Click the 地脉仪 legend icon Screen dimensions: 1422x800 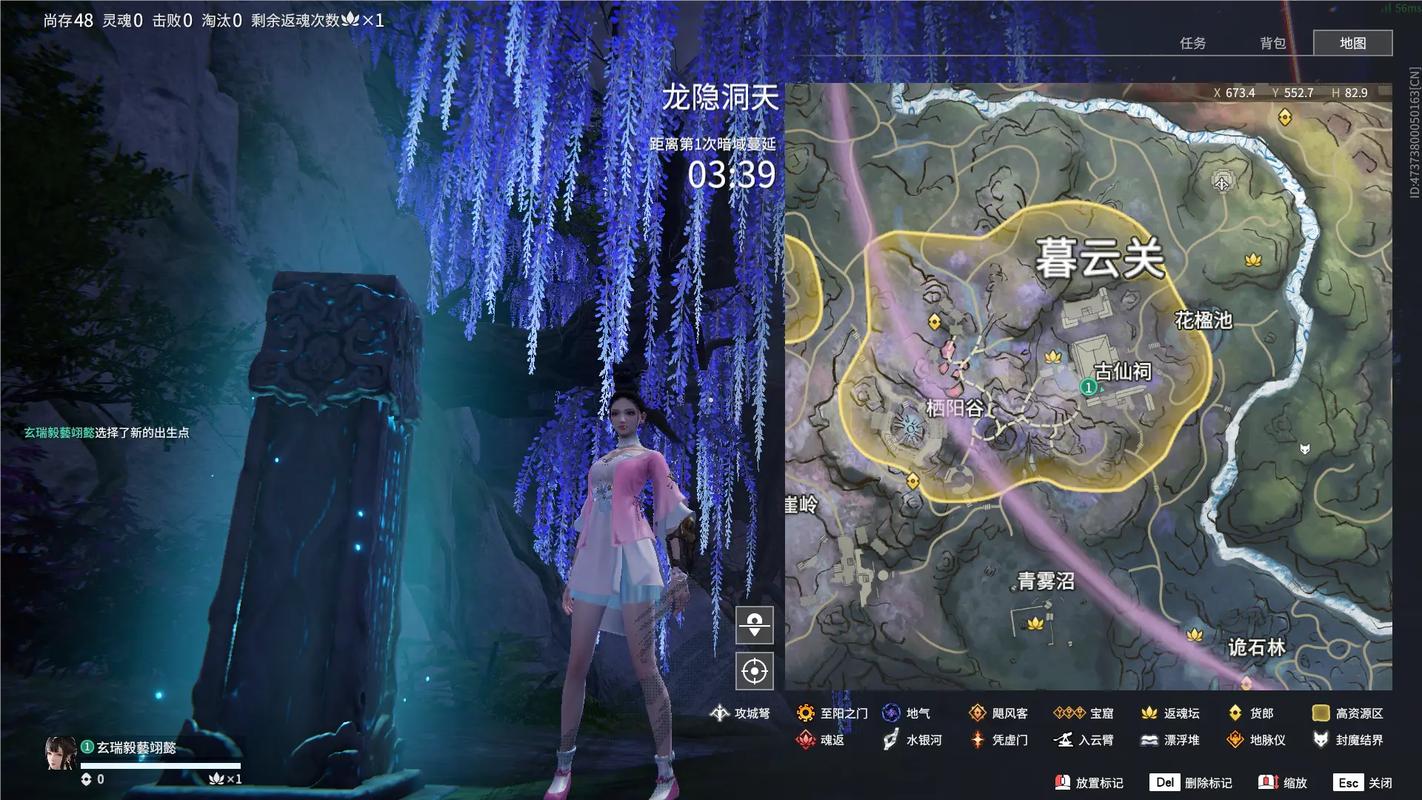(x=1234, y=741)
